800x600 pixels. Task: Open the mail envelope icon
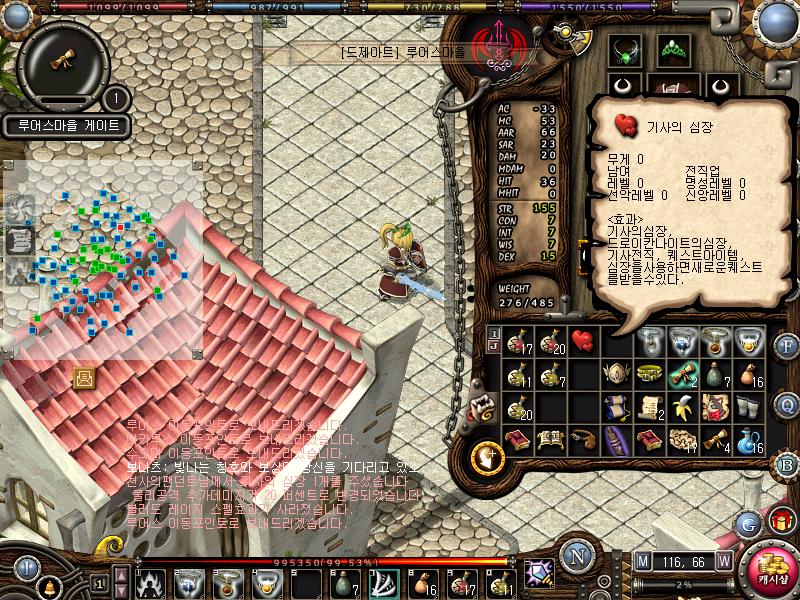pos(84,377)
